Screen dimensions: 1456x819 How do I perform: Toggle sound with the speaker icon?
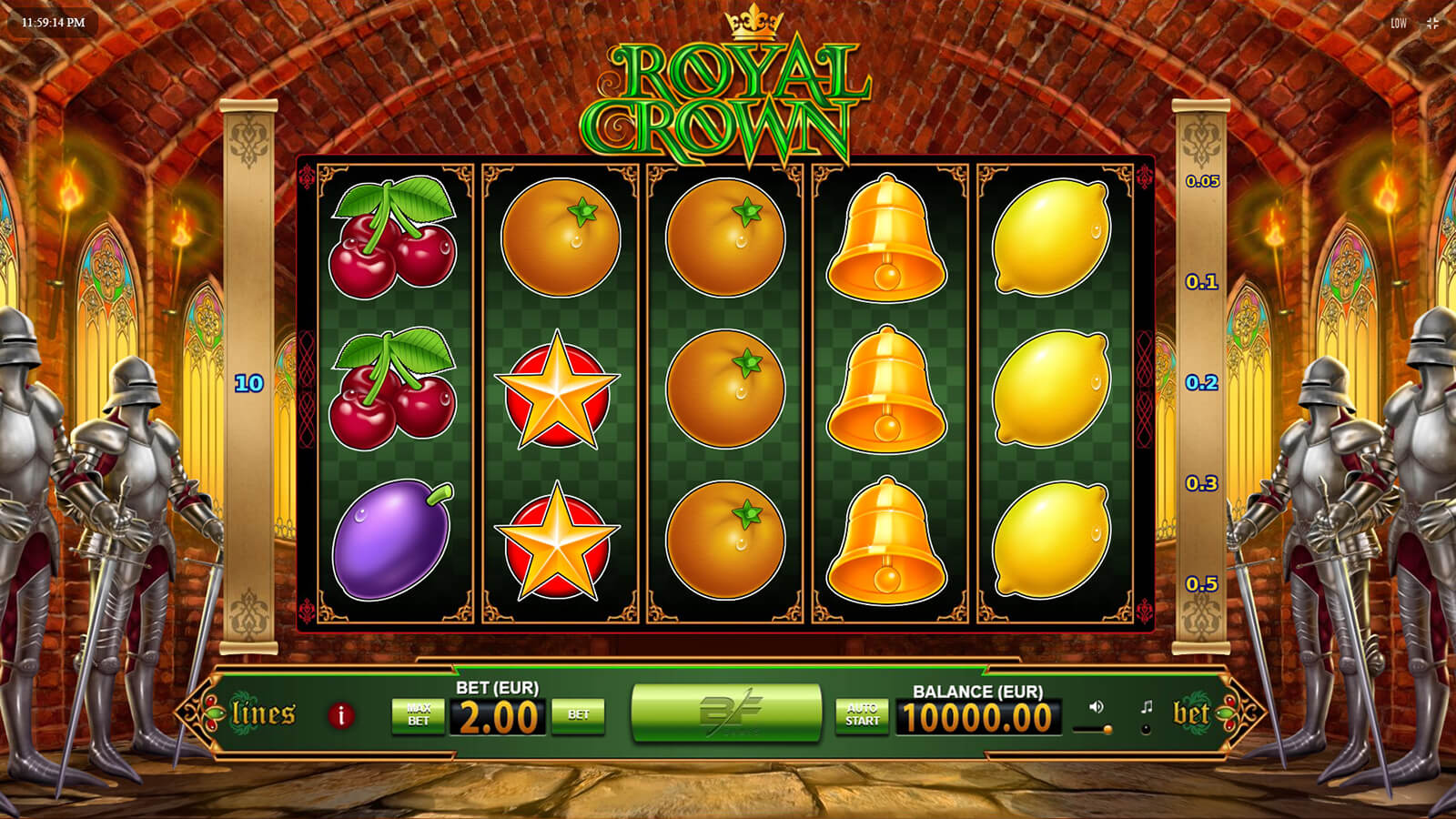coord(1097,707)
